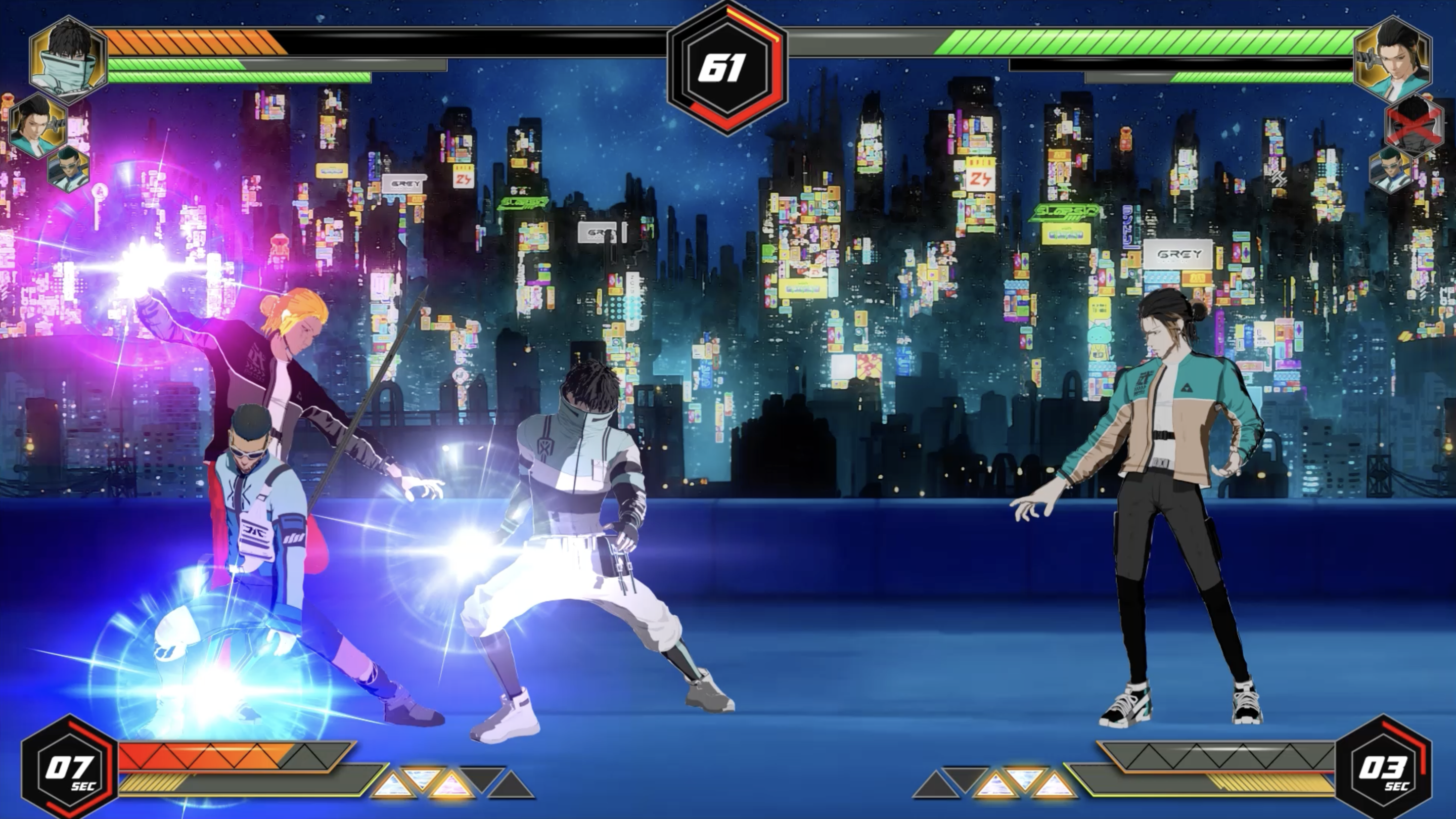Image resolution: width=1456 pixels, height=819 pixels.
Task: Choose player one's sunglasses teammate portrait
Action: (69, 168)
